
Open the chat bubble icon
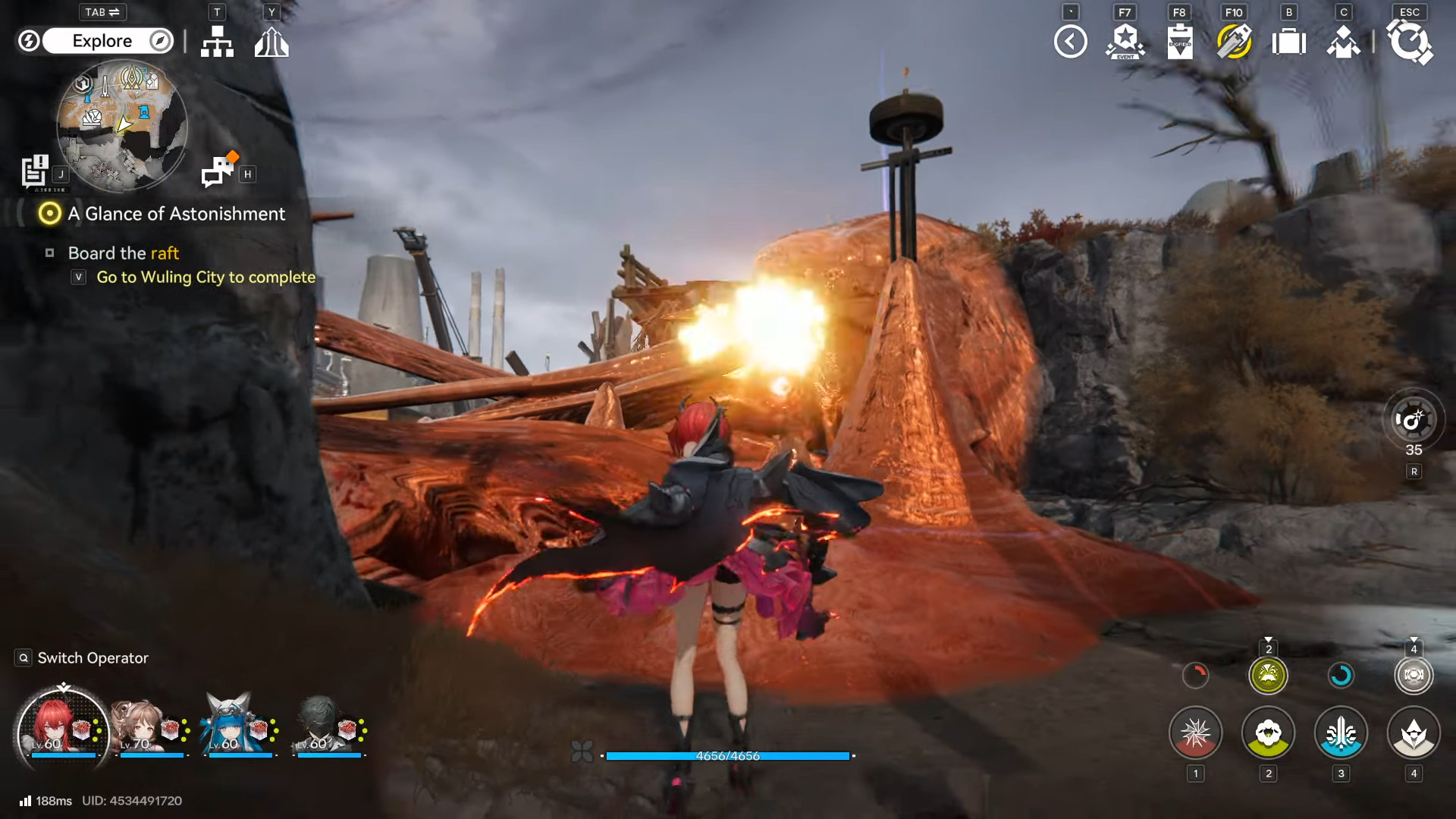(219, 170)
